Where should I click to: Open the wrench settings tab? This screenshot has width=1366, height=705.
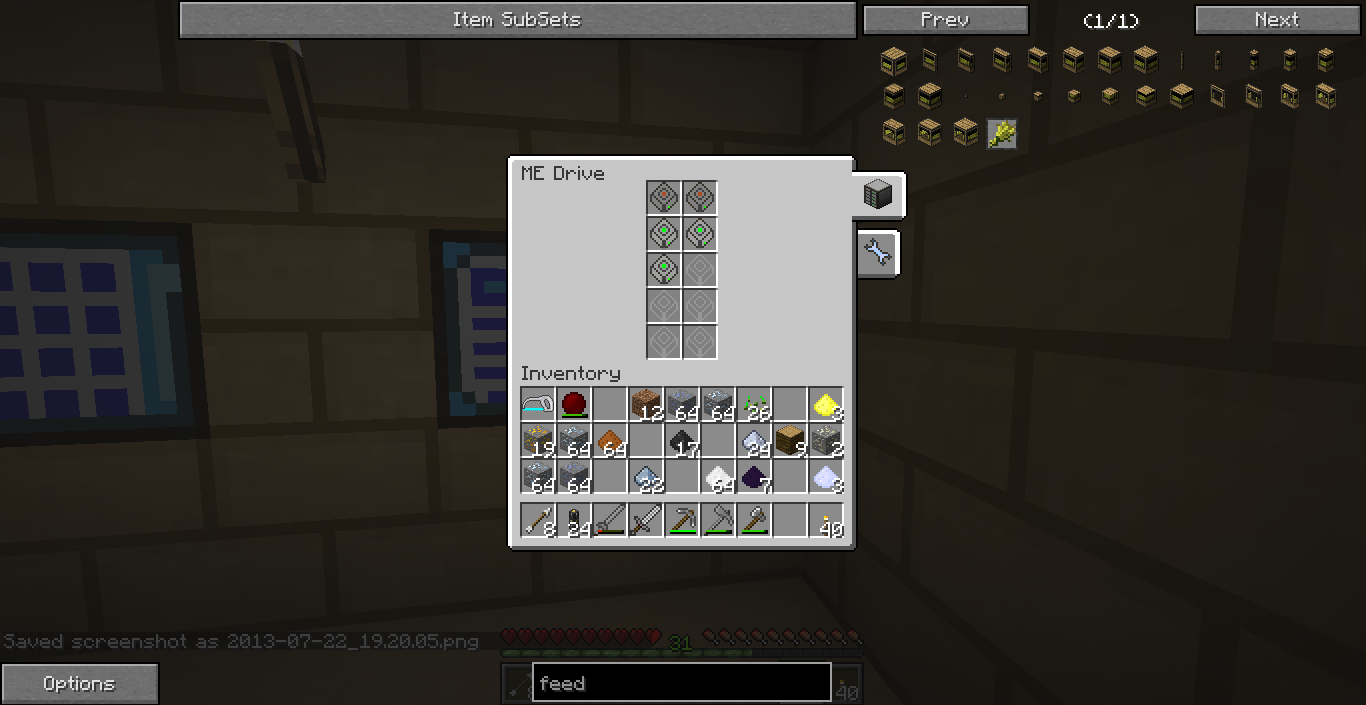click(x=878, y=253)
